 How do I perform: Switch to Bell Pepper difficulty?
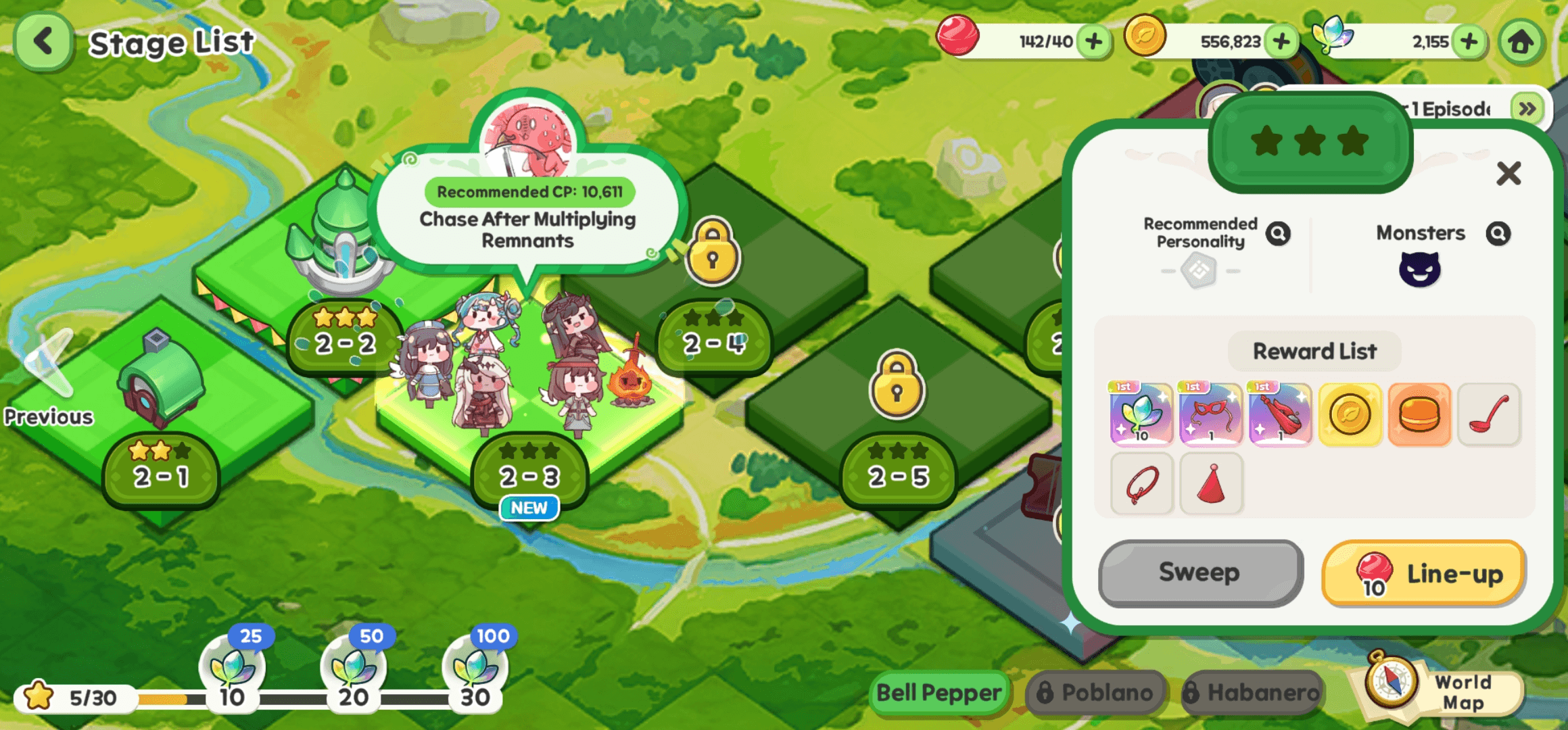(x=939, y=693)
